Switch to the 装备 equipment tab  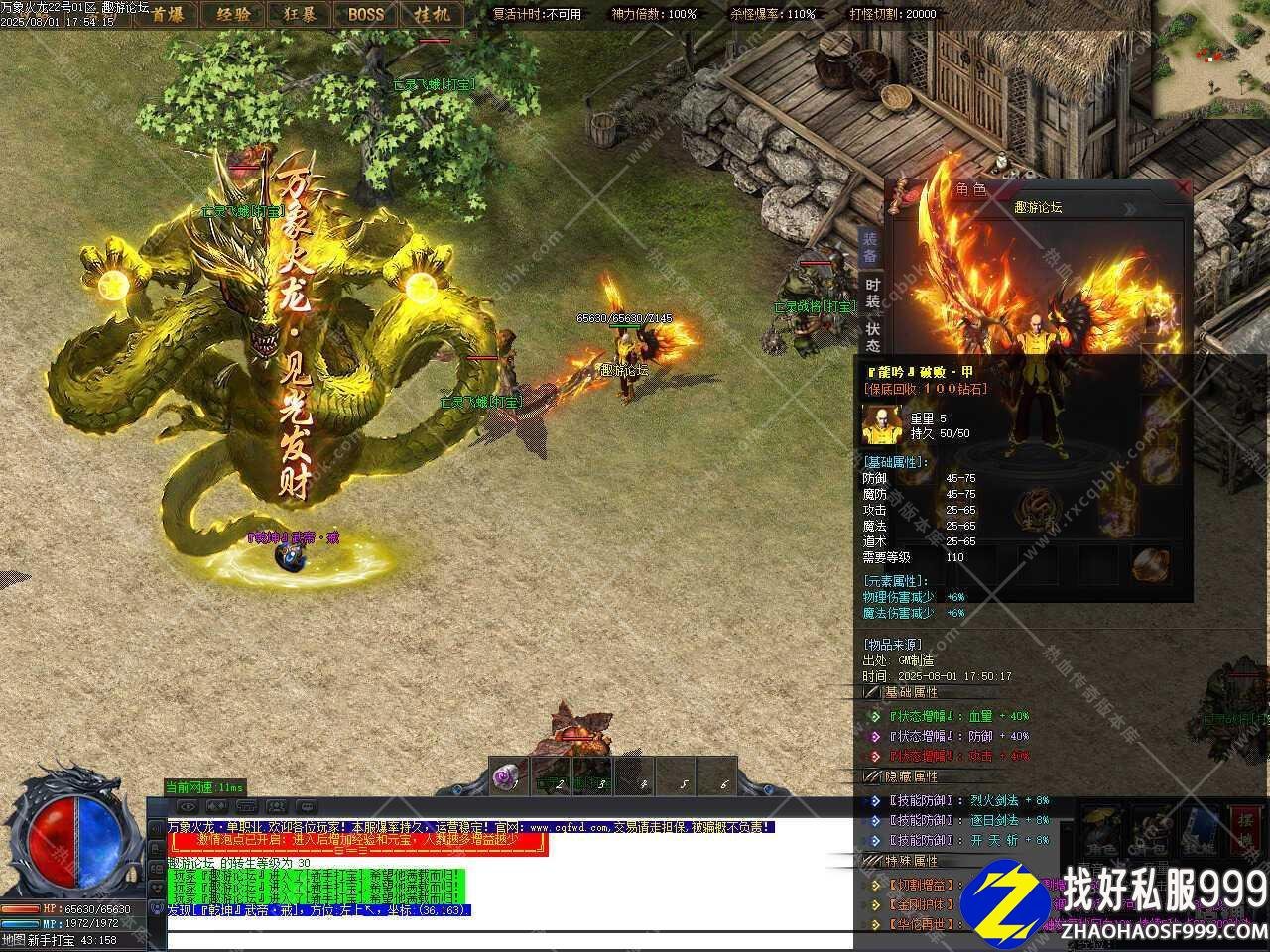tap(870, 246)
